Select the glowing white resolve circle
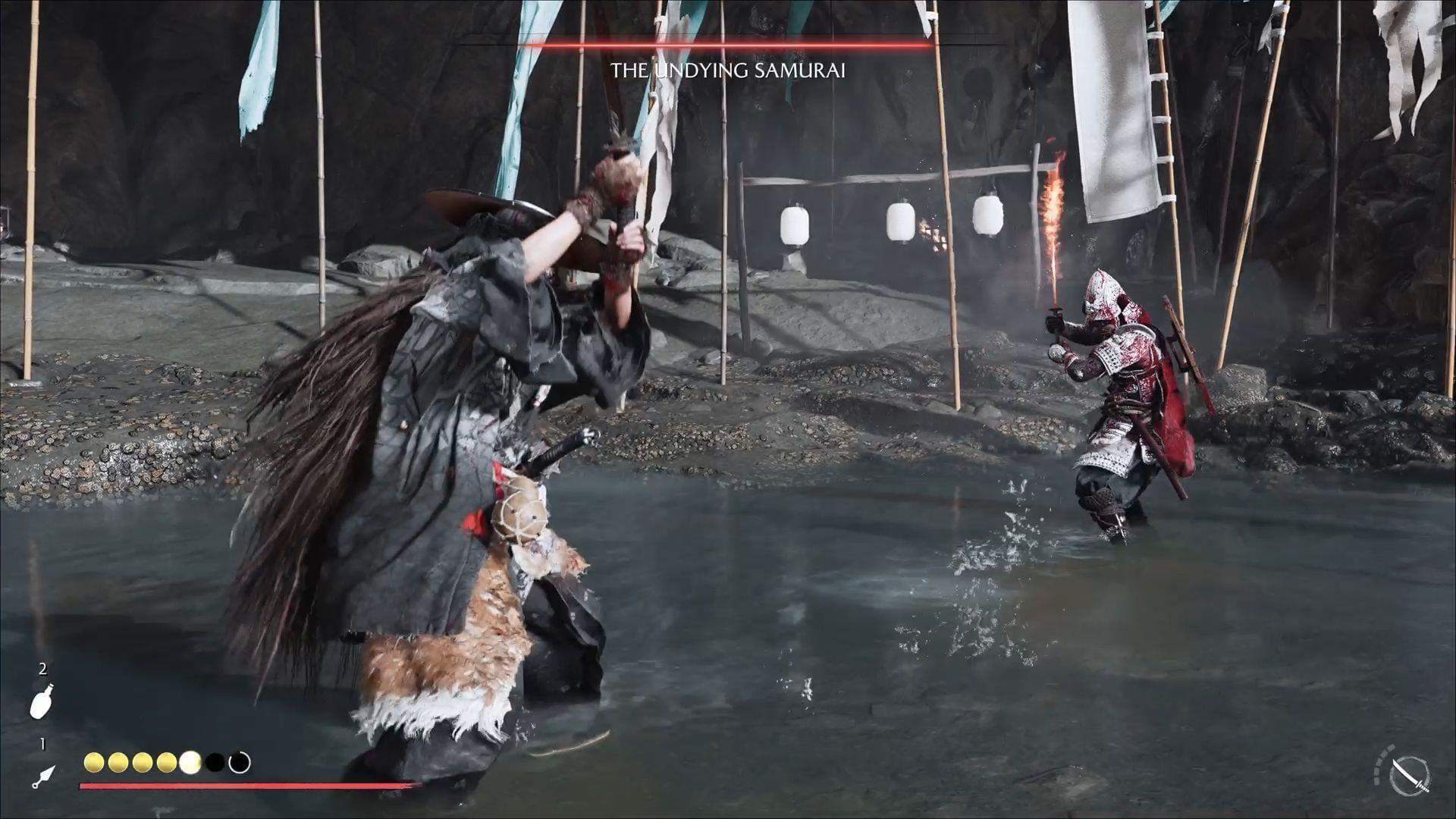 191,762
